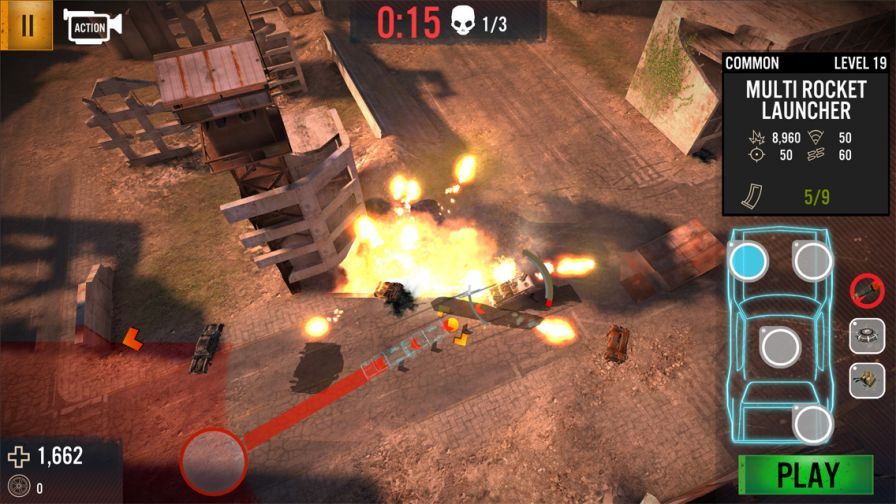The height and width of the screenshot is (504, 896).
Task: Select the landmine gadget icon
Action: pos(867,336)
